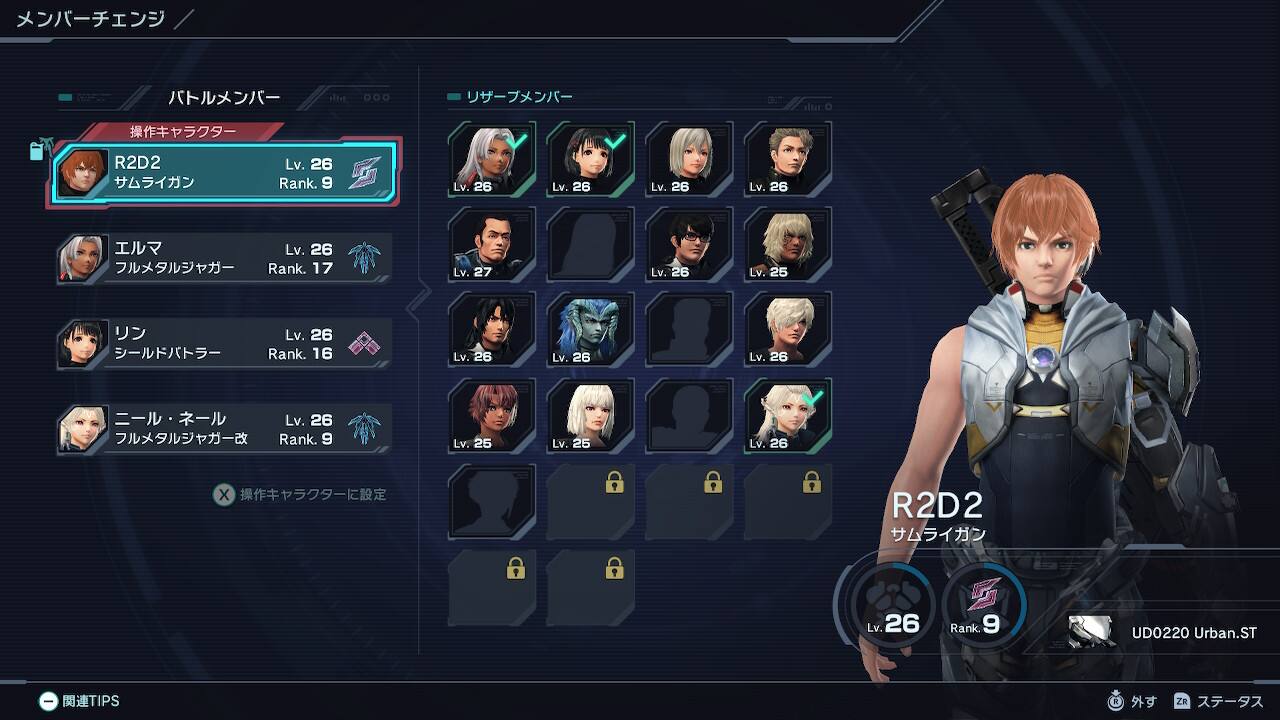Choose the blue-skinned alien reserve member
Viewport: 1280px width, 720px height.
590,329
